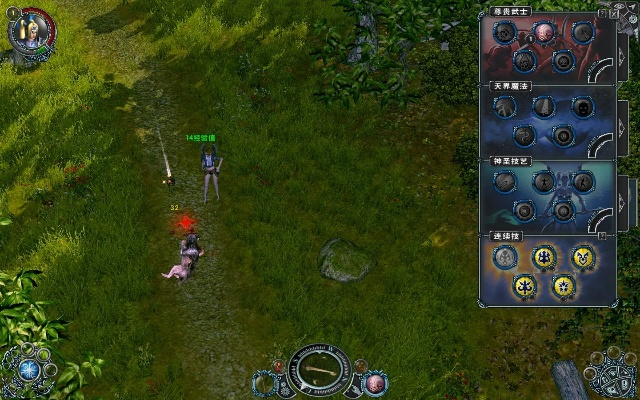Click the character portrait in the corner
Viewport: 640px width, 400px height.
pyautogui.click(x=29, y=28)
